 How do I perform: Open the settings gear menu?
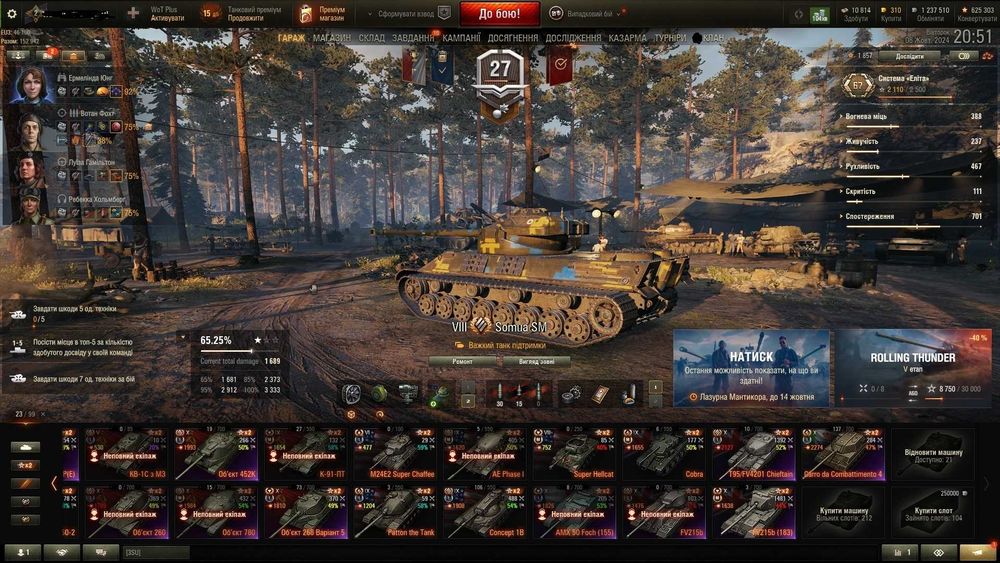12,14
